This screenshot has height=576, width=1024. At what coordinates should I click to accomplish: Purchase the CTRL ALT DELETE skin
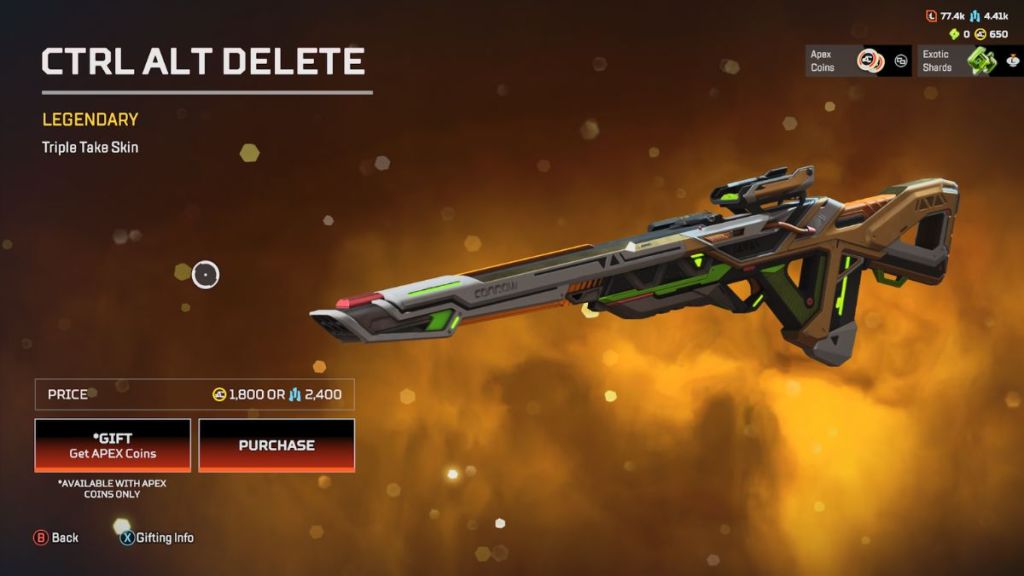(276, 445)
